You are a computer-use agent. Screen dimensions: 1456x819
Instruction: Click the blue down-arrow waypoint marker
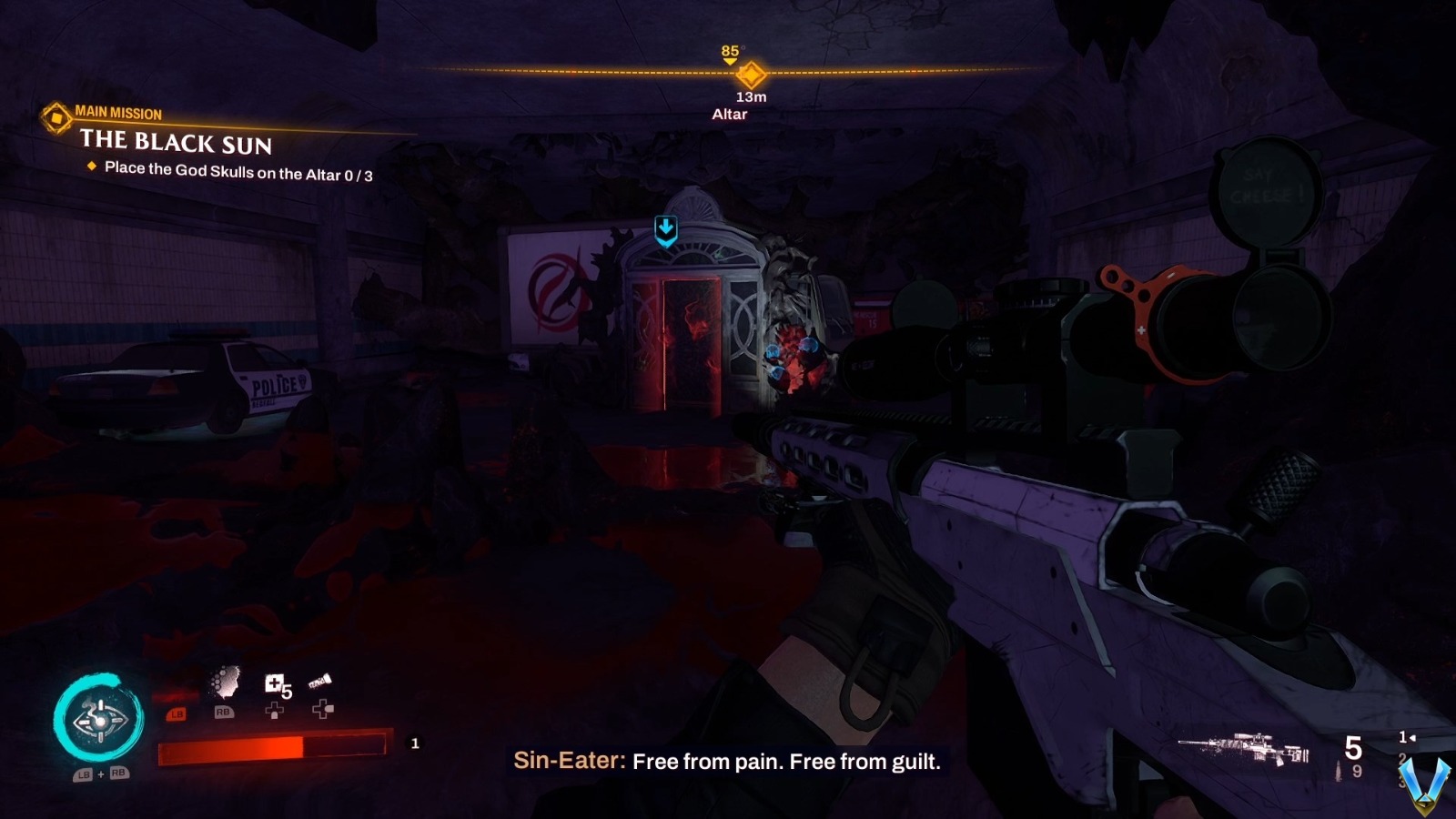click(666, 230)
